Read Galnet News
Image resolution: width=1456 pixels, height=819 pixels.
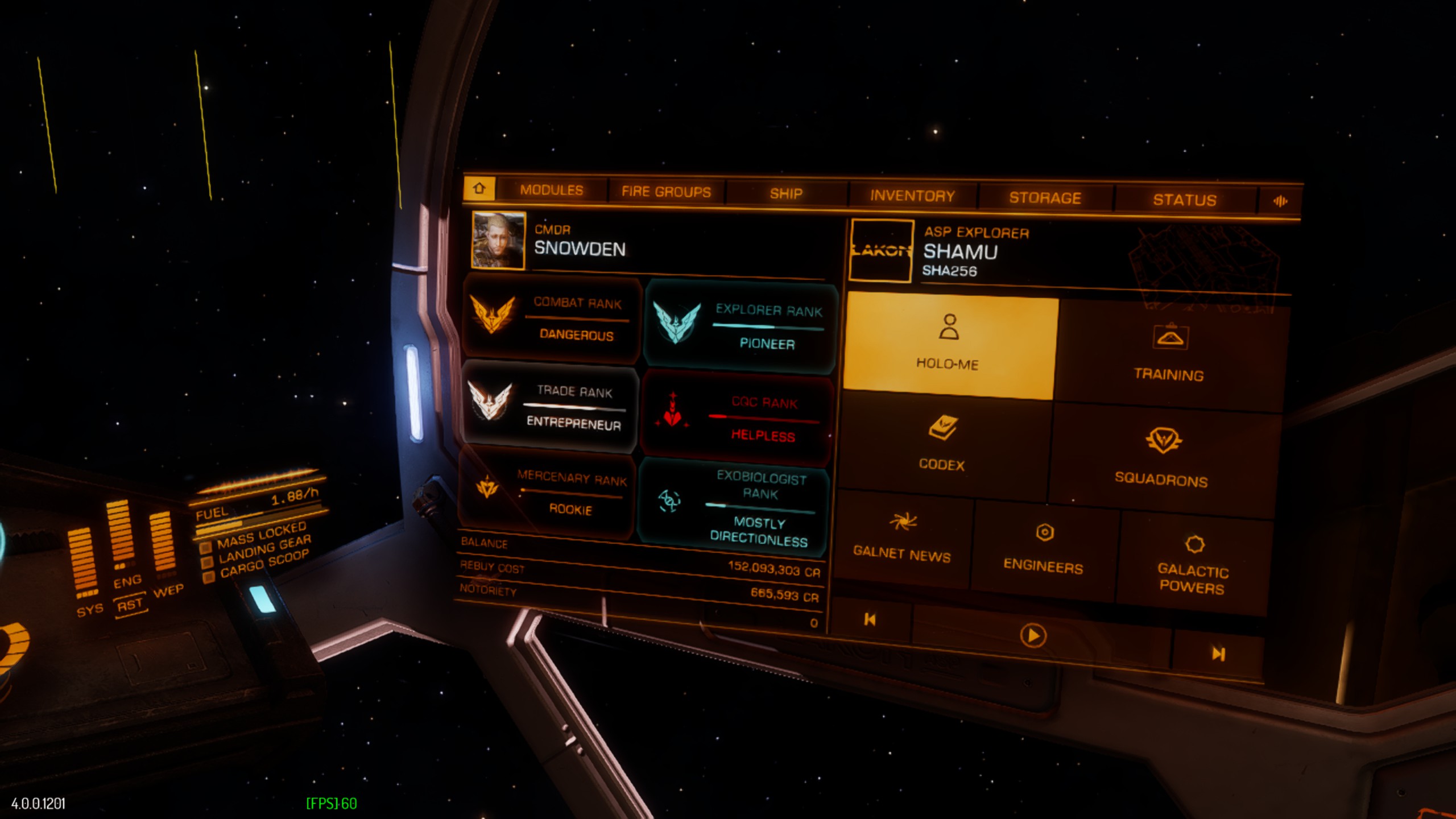tap(903, 537)
